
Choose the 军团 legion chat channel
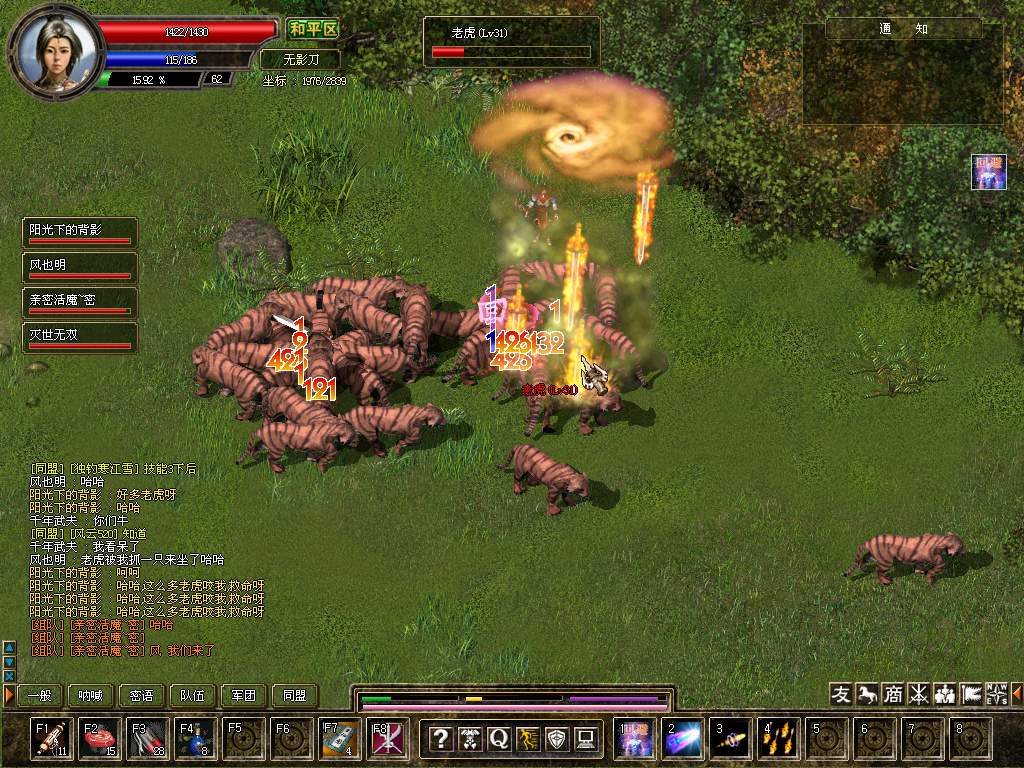(244, 695)
